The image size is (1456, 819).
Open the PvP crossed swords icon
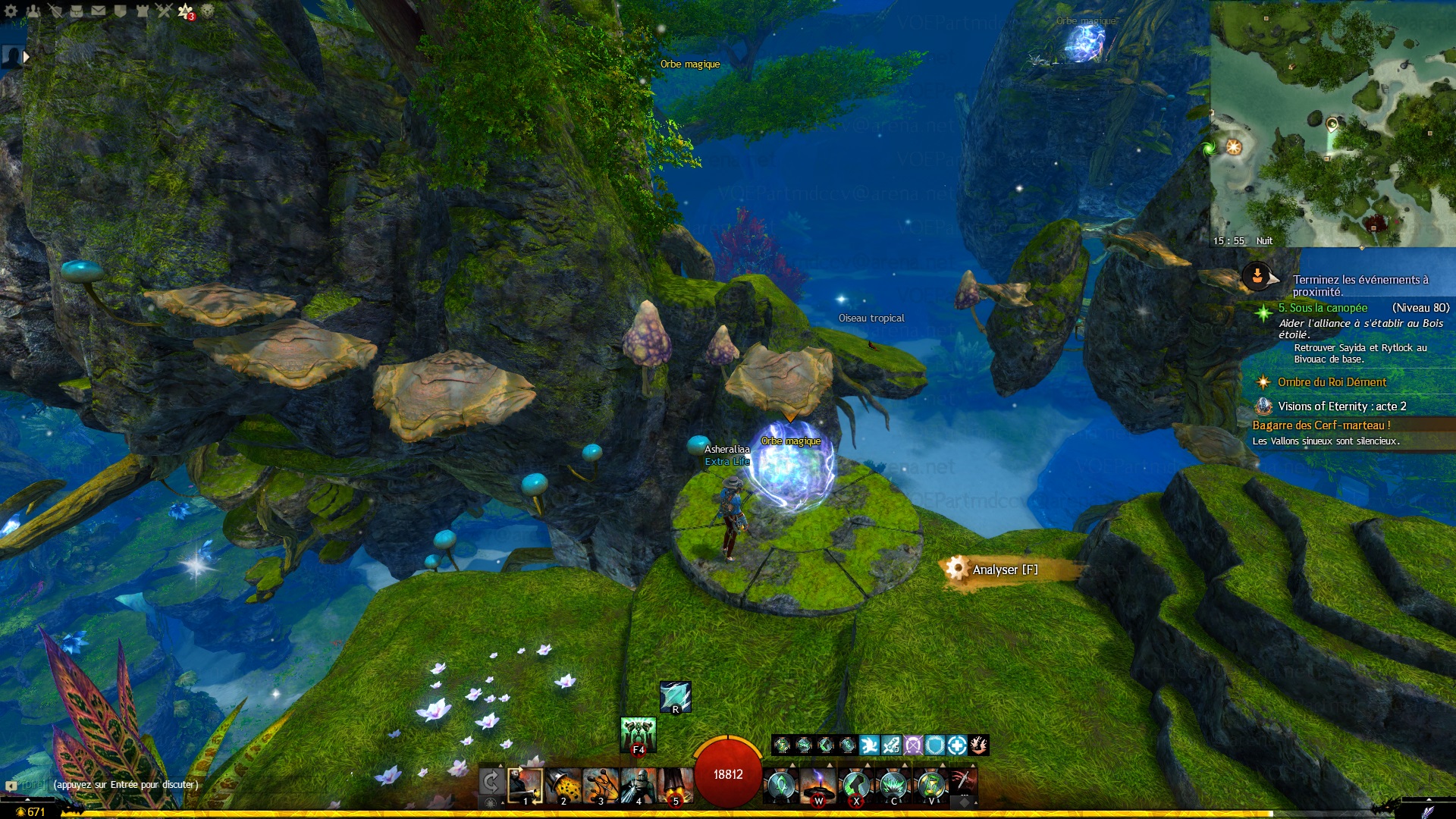pos(164,11)
